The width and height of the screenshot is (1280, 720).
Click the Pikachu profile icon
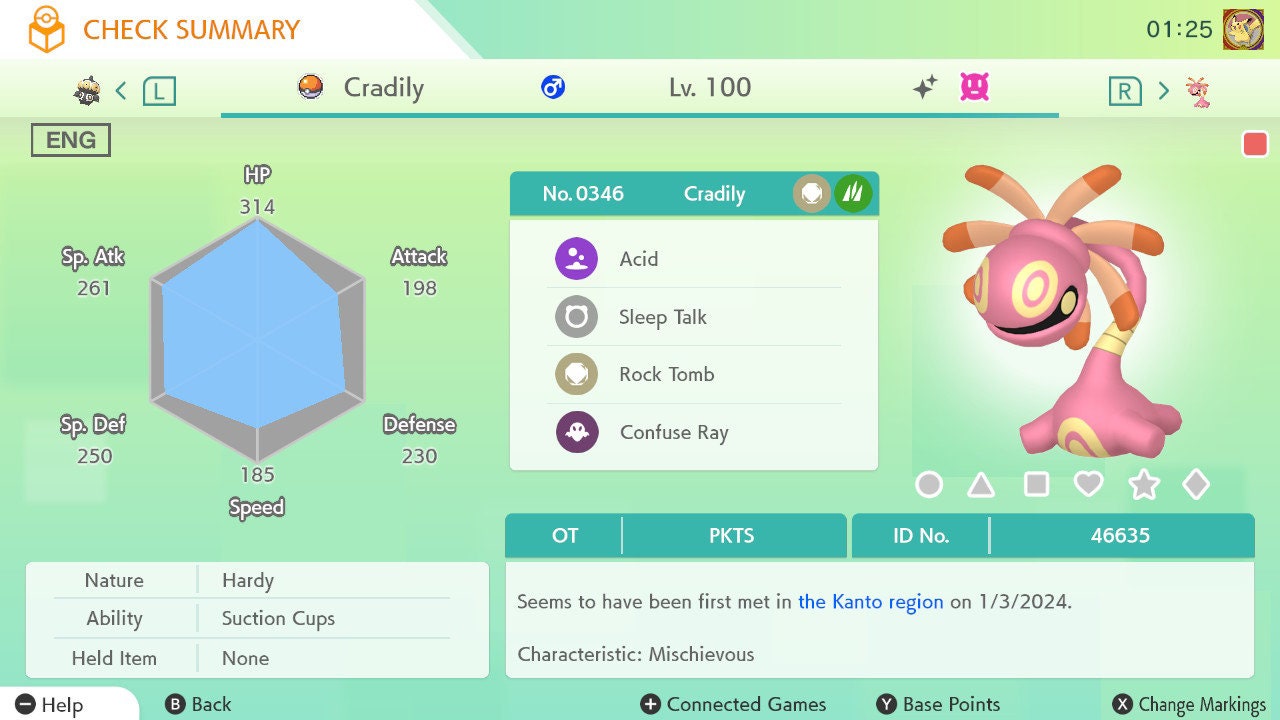click(x=1243, y=29)
